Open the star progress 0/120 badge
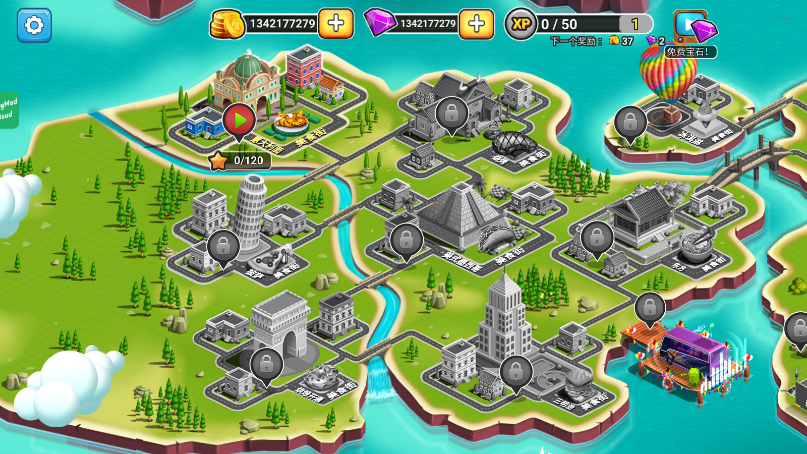Image resolution: width=807 pixels, height=454 pixels. click(240, 160)
